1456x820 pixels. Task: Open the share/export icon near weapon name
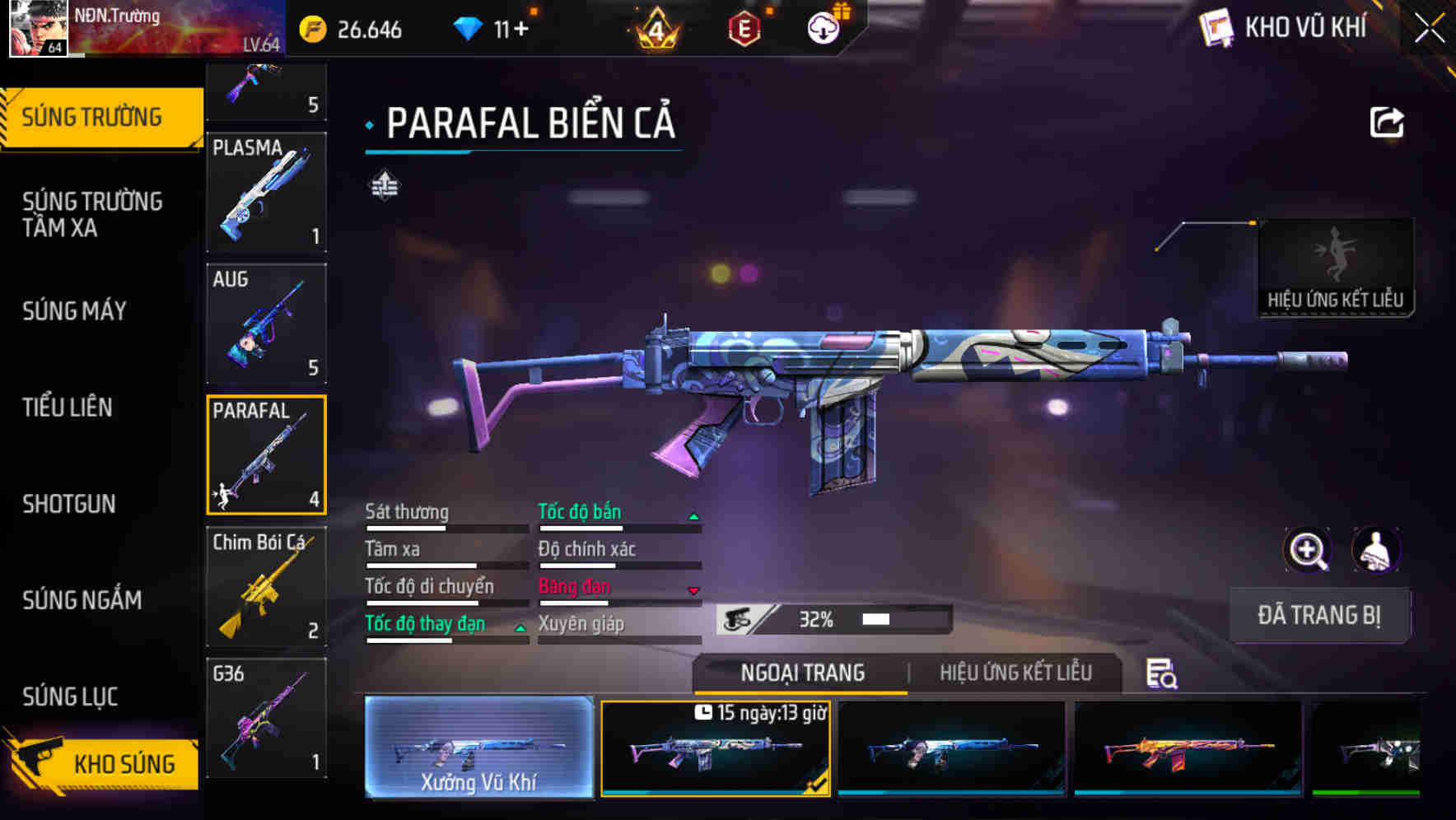[1387, 122]
